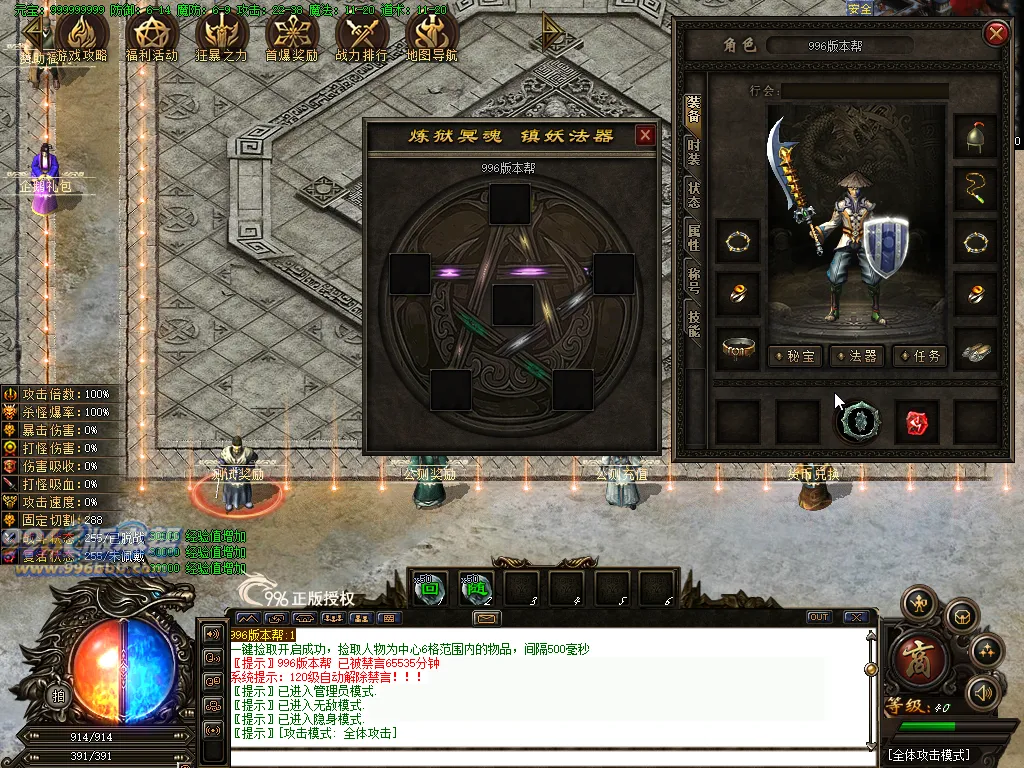Click the OUT button above the chat
Viewport: 1024px width, 768px height.
click(x=819, y=617)
